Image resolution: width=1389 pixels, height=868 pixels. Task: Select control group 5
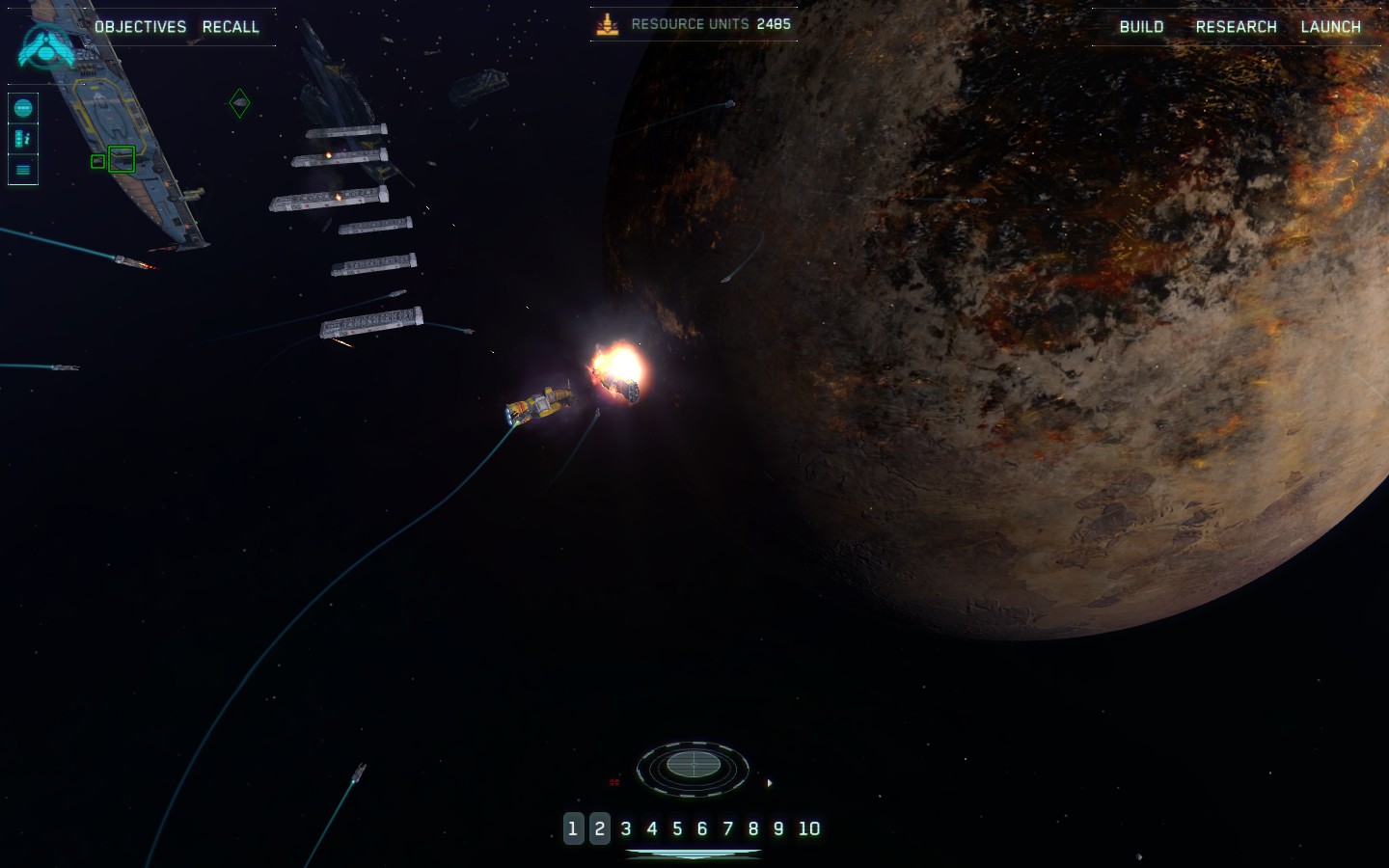(x=677, y=828)
